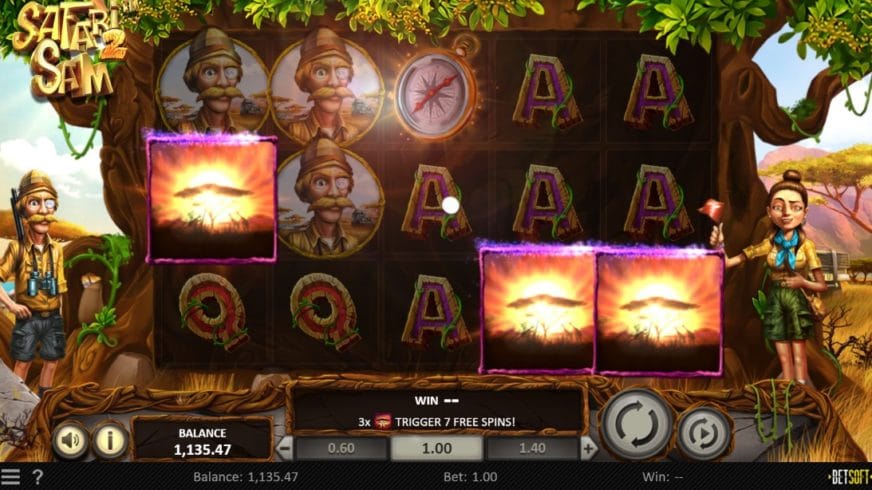Mute the sound with the speaker icon

click(70, 440)
